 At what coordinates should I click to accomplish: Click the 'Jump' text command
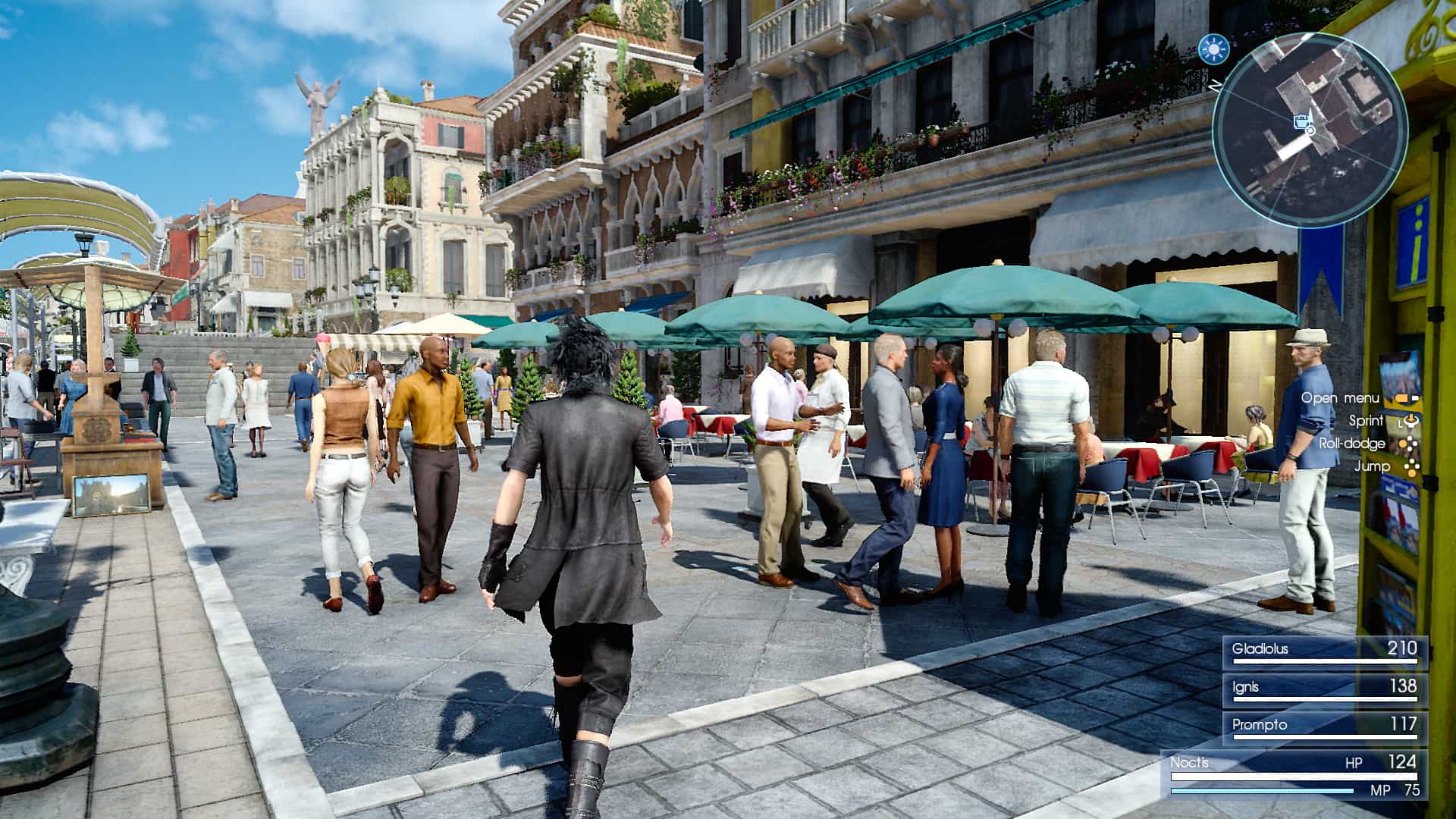point(1372,466)
